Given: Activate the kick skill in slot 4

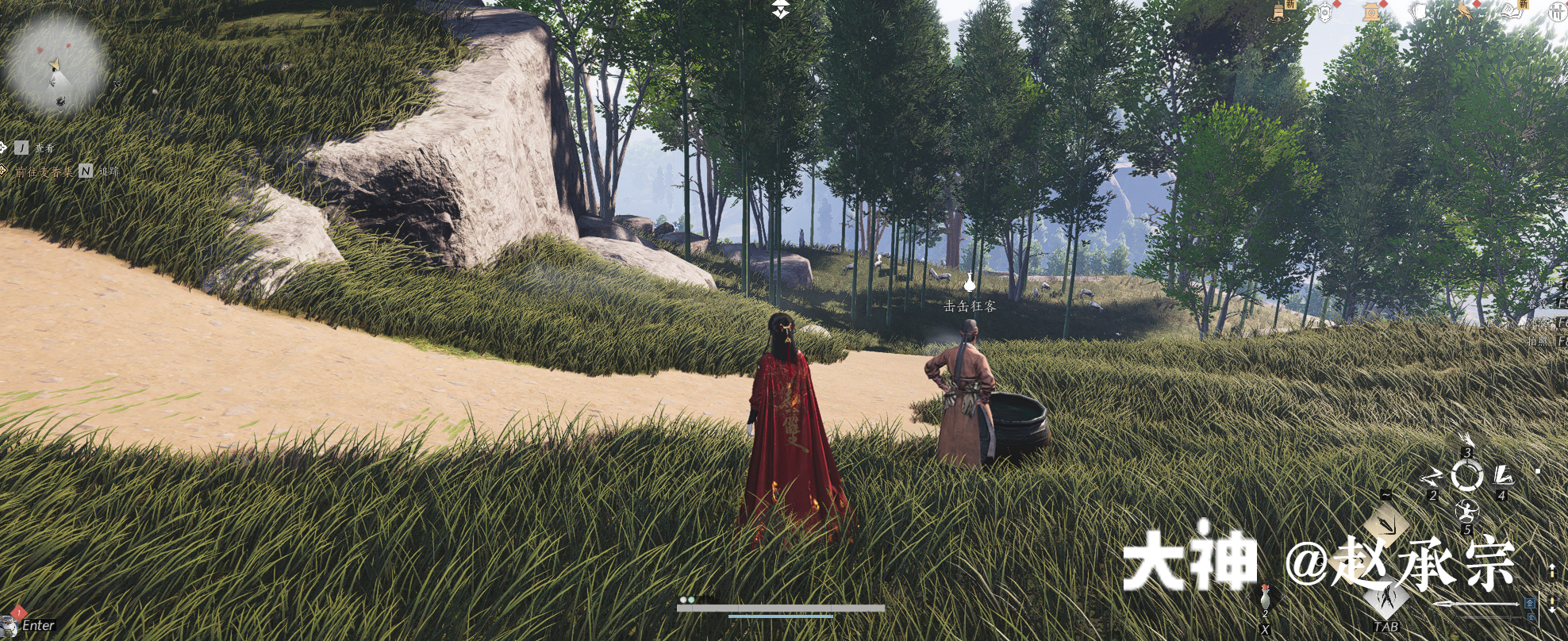Looking at the screenshot, I should click(1502, 477).
